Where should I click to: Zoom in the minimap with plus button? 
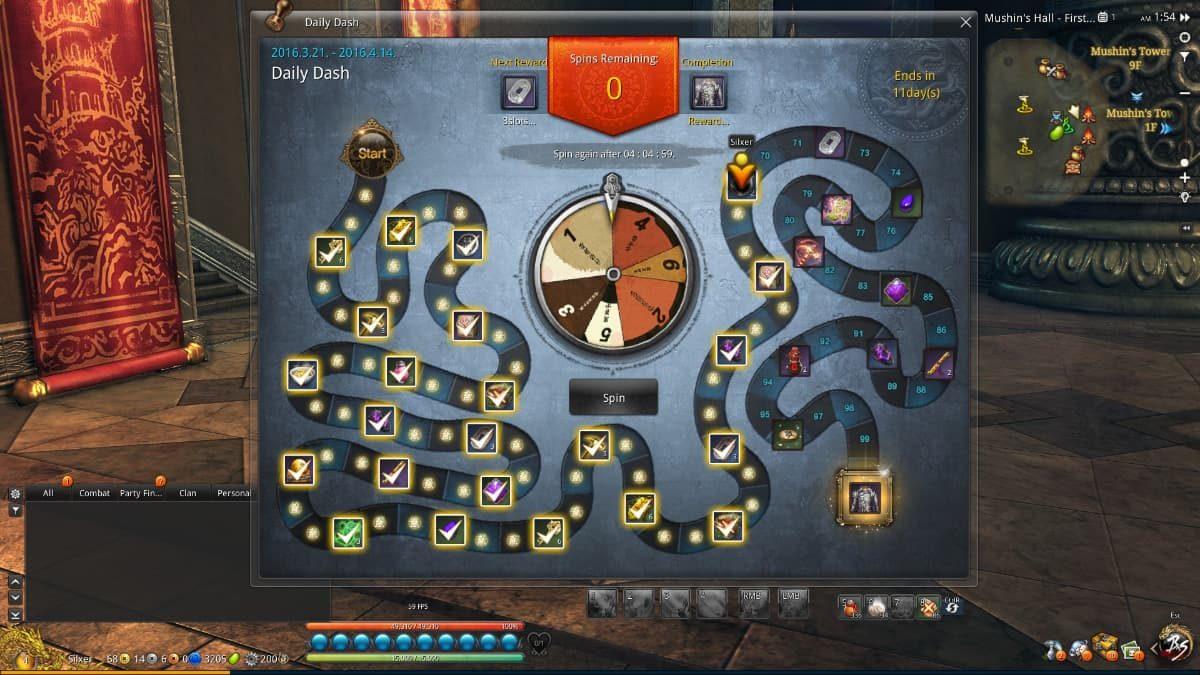click(1185, 178)
